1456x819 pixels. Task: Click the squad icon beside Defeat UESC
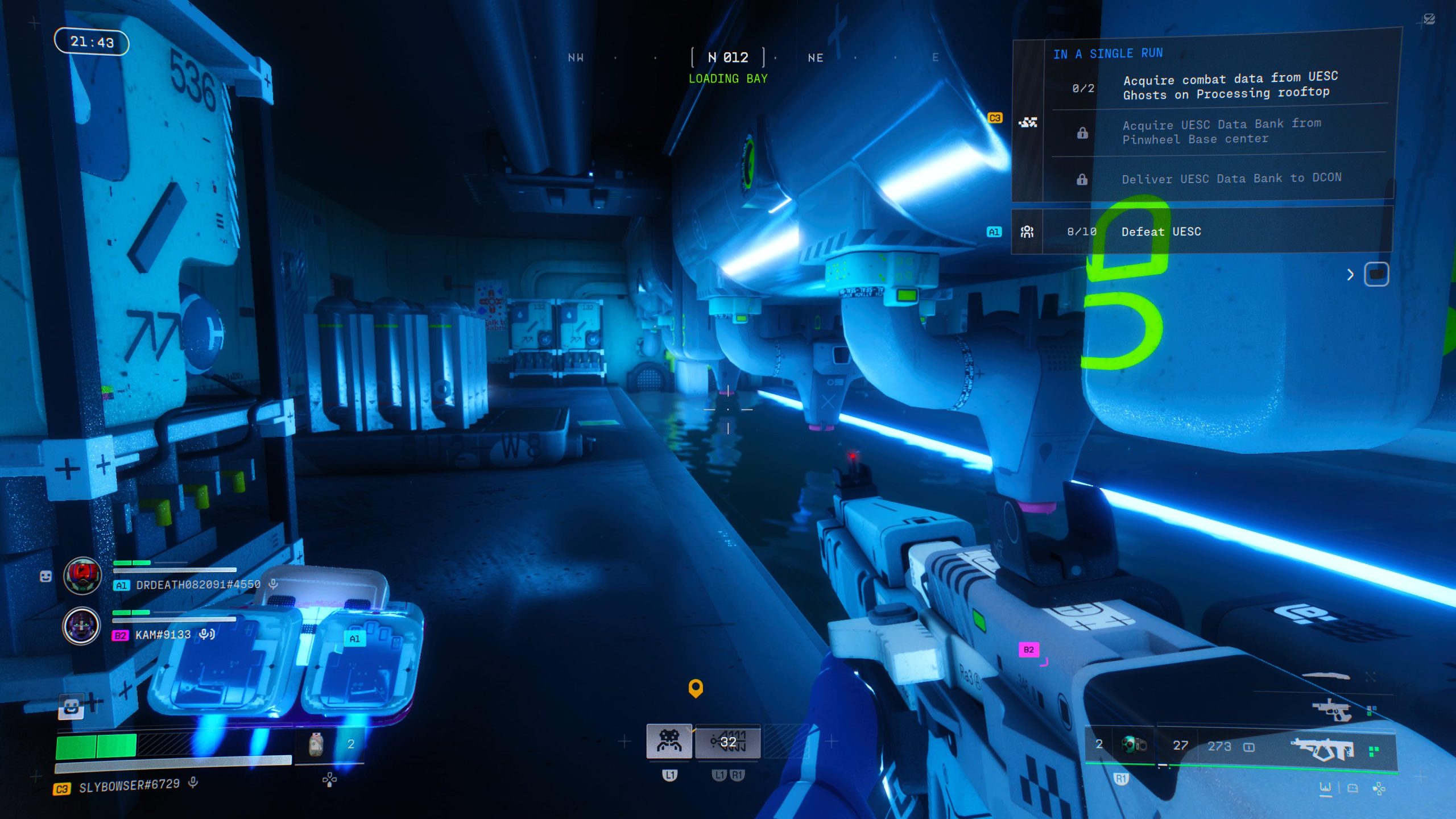pyautogui.click(x=1027, y=231)
